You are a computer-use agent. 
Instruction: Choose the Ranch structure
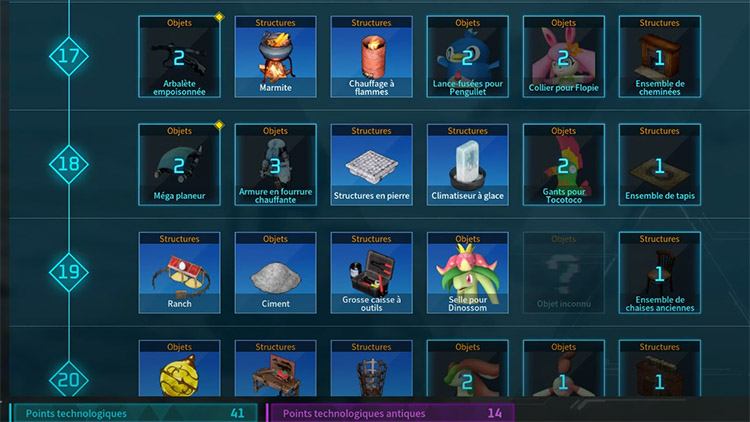(x=180, y=273)
